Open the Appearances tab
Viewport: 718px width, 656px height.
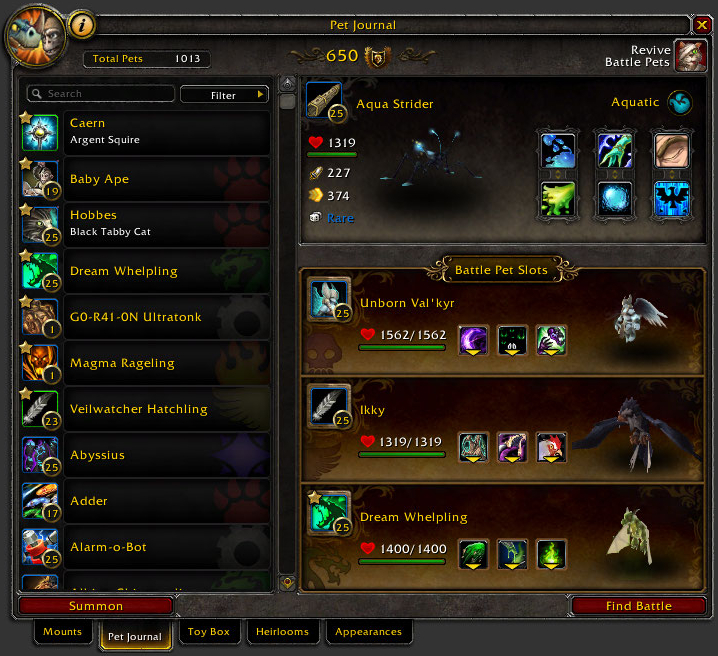[368, 632]
